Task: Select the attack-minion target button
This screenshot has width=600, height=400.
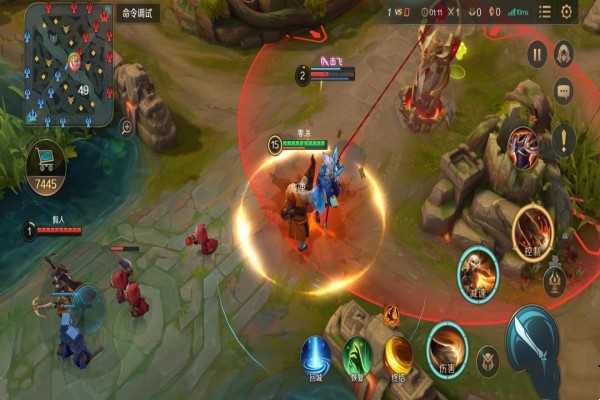Action: [x=488, y=360]
